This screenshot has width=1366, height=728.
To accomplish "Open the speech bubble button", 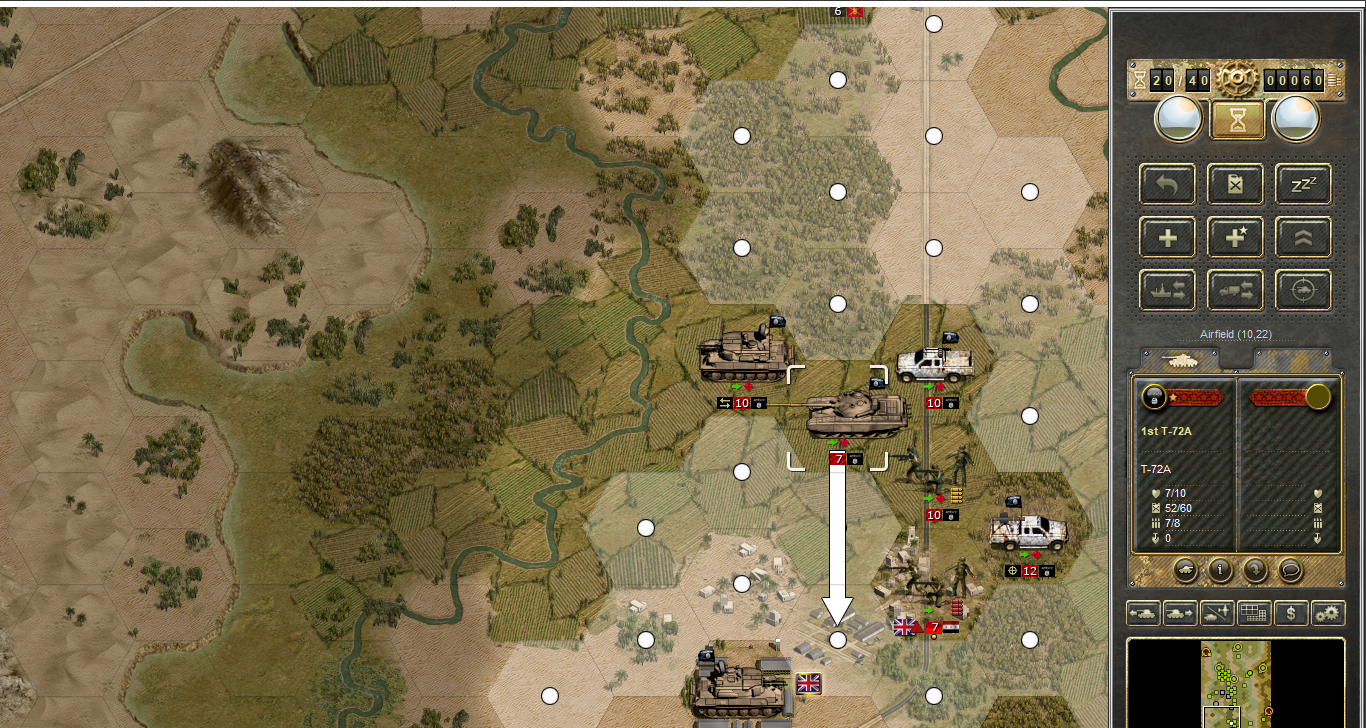I will tap(1291, 569).
